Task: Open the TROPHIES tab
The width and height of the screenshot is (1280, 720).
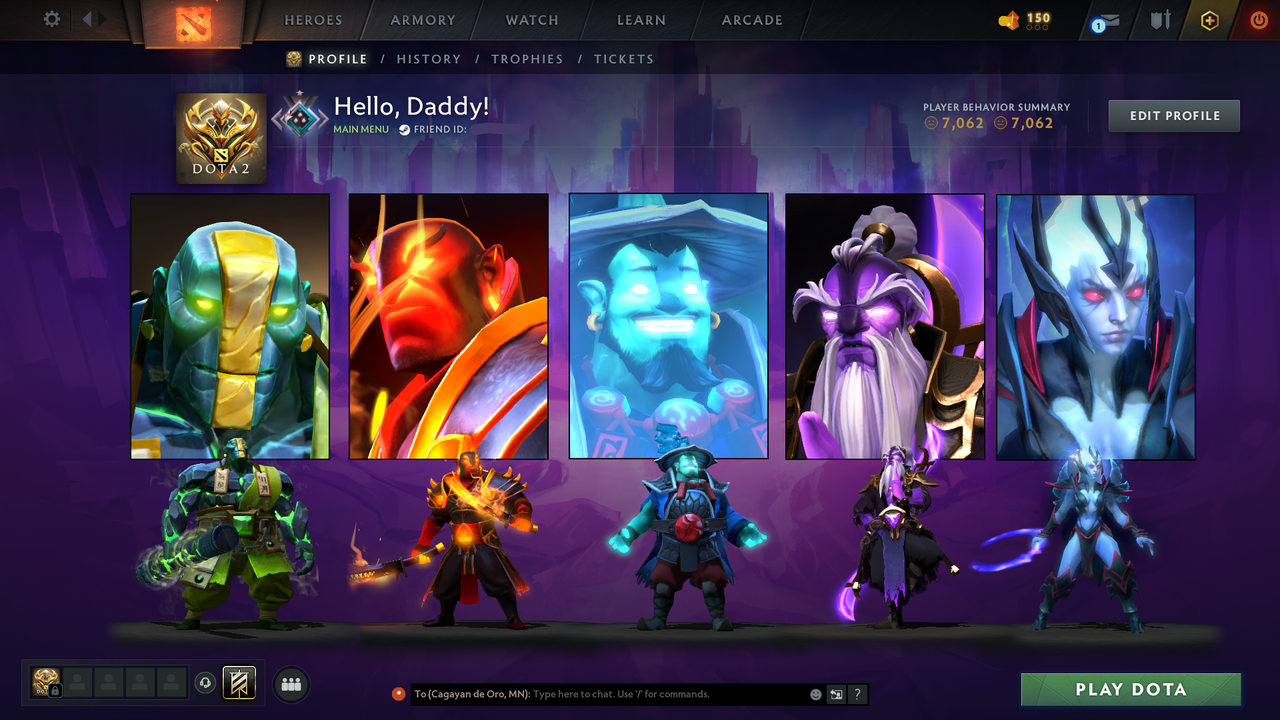Action: click(x=527, y=59)
